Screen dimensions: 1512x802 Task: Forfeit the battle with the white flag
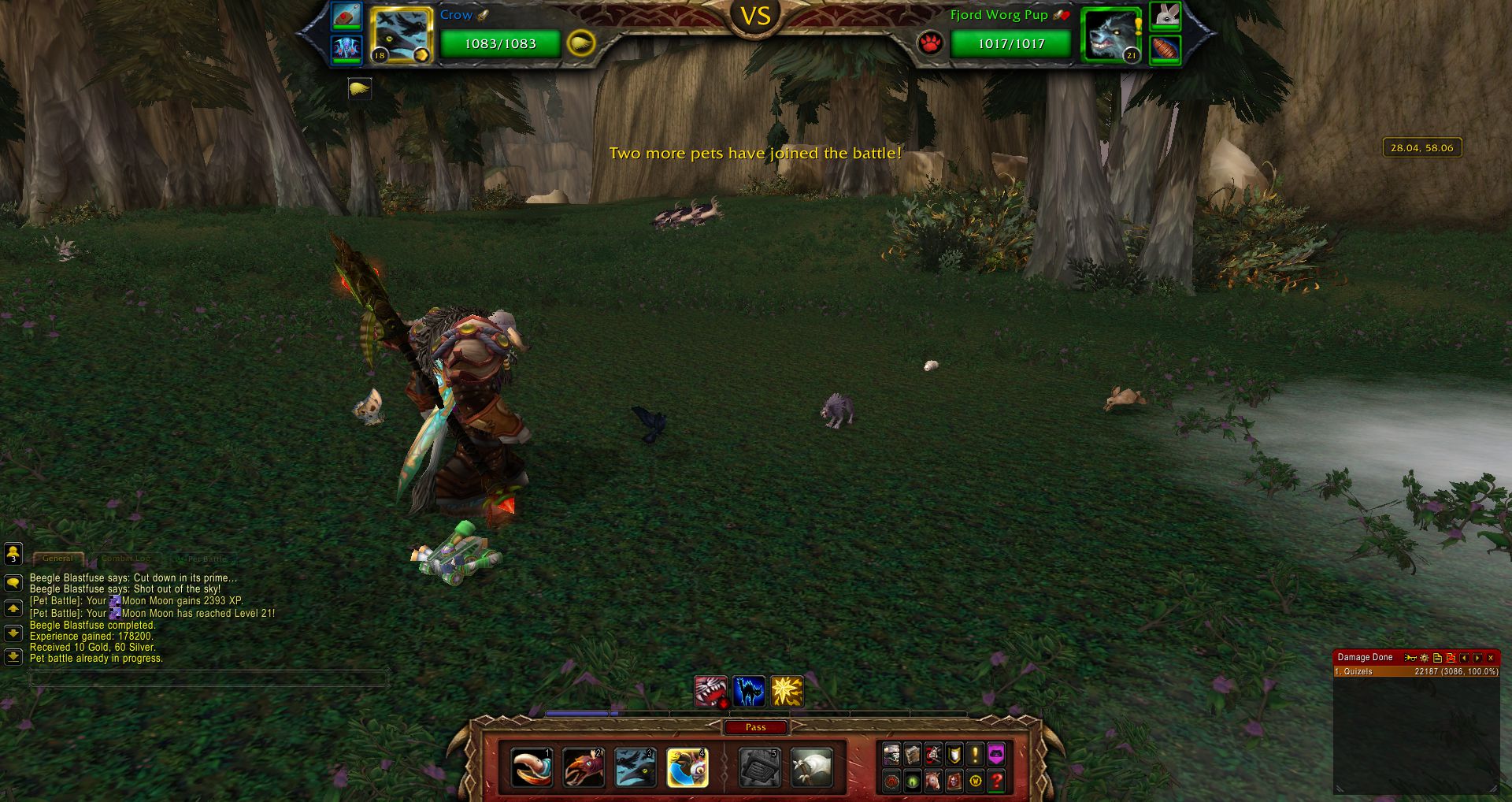(x=812, y=768)
